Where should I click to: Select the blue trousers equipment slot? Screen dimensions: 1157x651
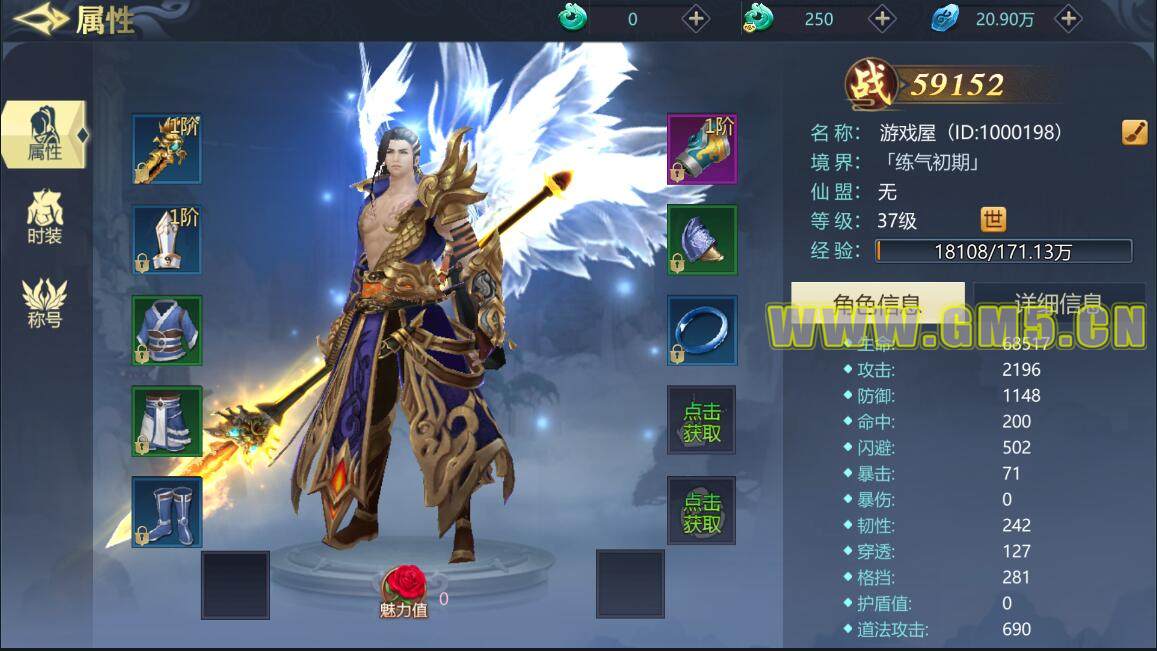167,421
